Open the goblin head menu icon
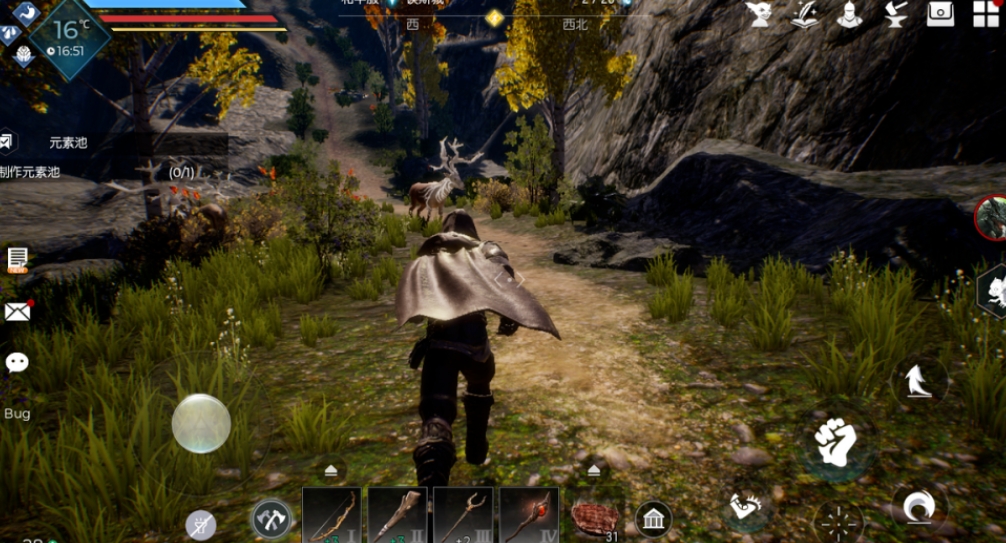This screenshot has height=543, width=1006. (759, 14)
